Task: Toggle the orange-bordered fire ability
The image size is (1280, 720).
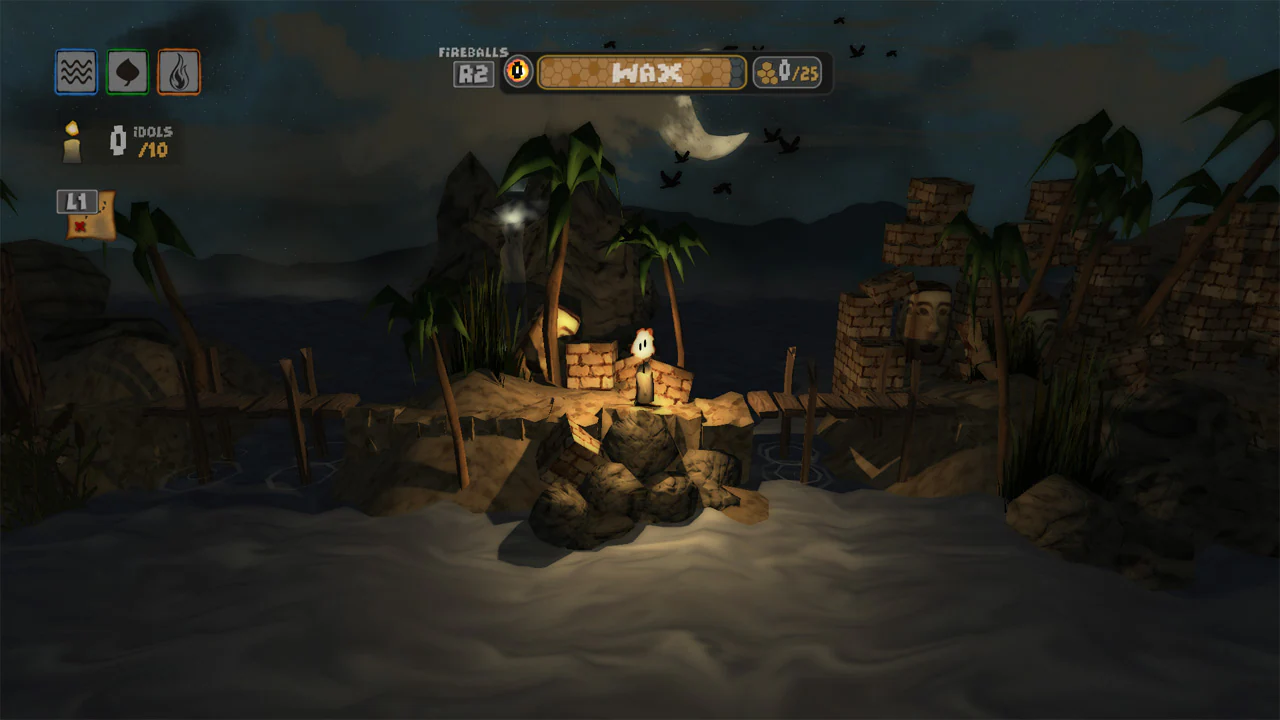Action: (180, 71)
